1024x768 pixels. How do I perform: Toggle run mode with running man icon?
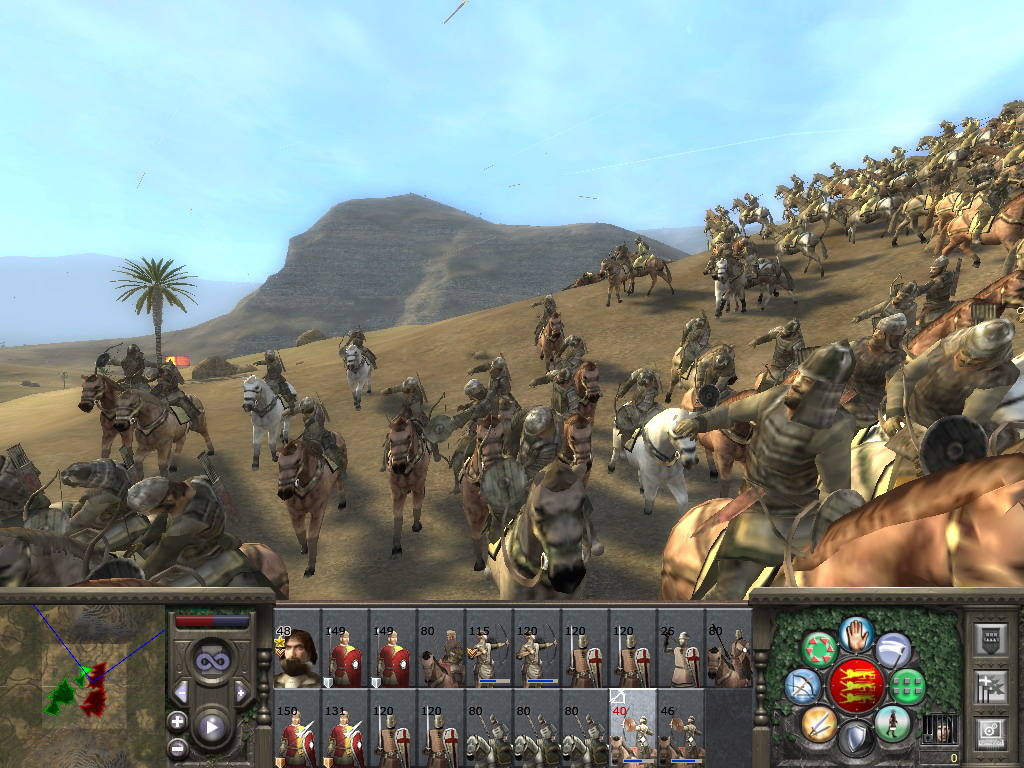(891, 722)
